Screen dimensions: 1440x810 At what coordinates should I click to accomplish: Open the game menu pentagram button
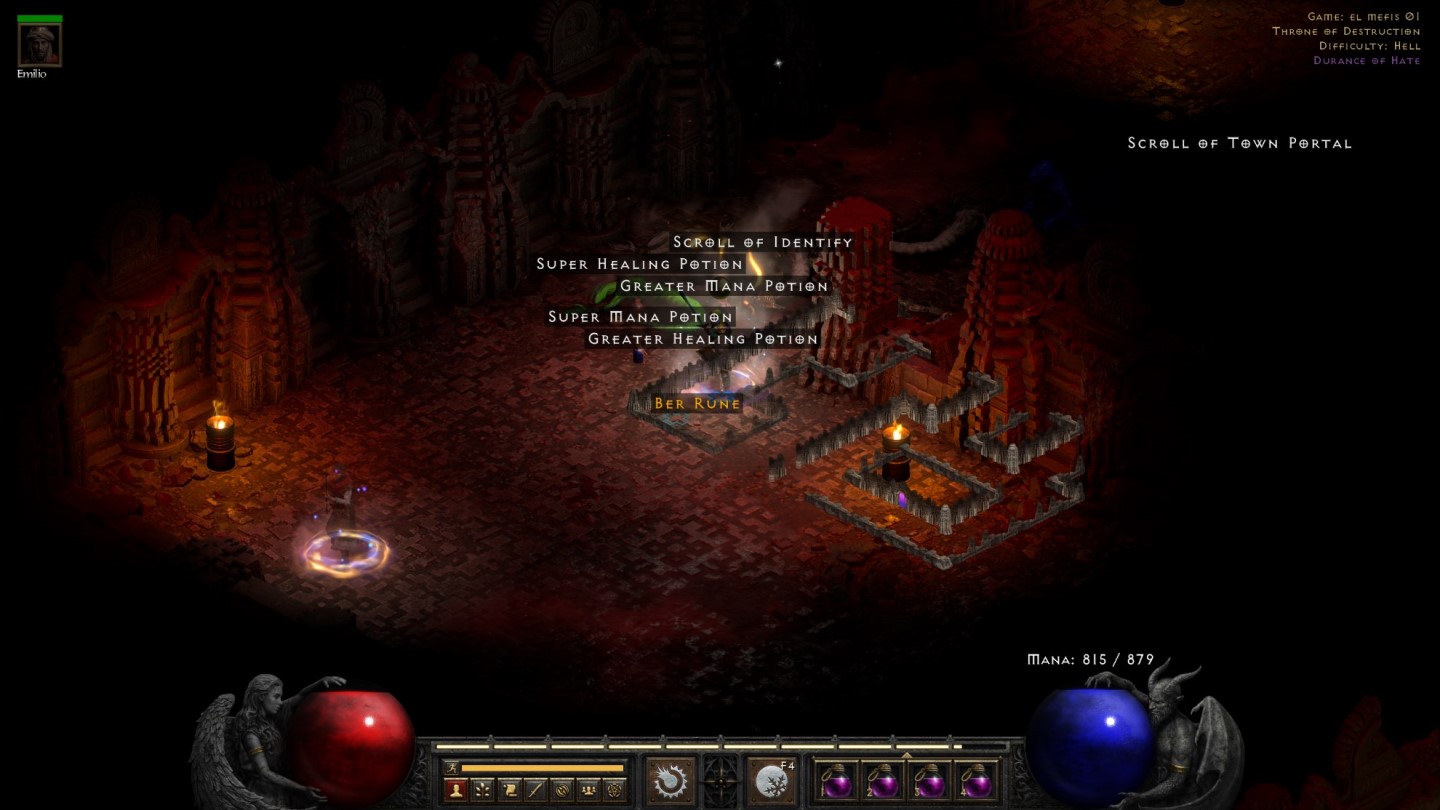coord(614,789)
